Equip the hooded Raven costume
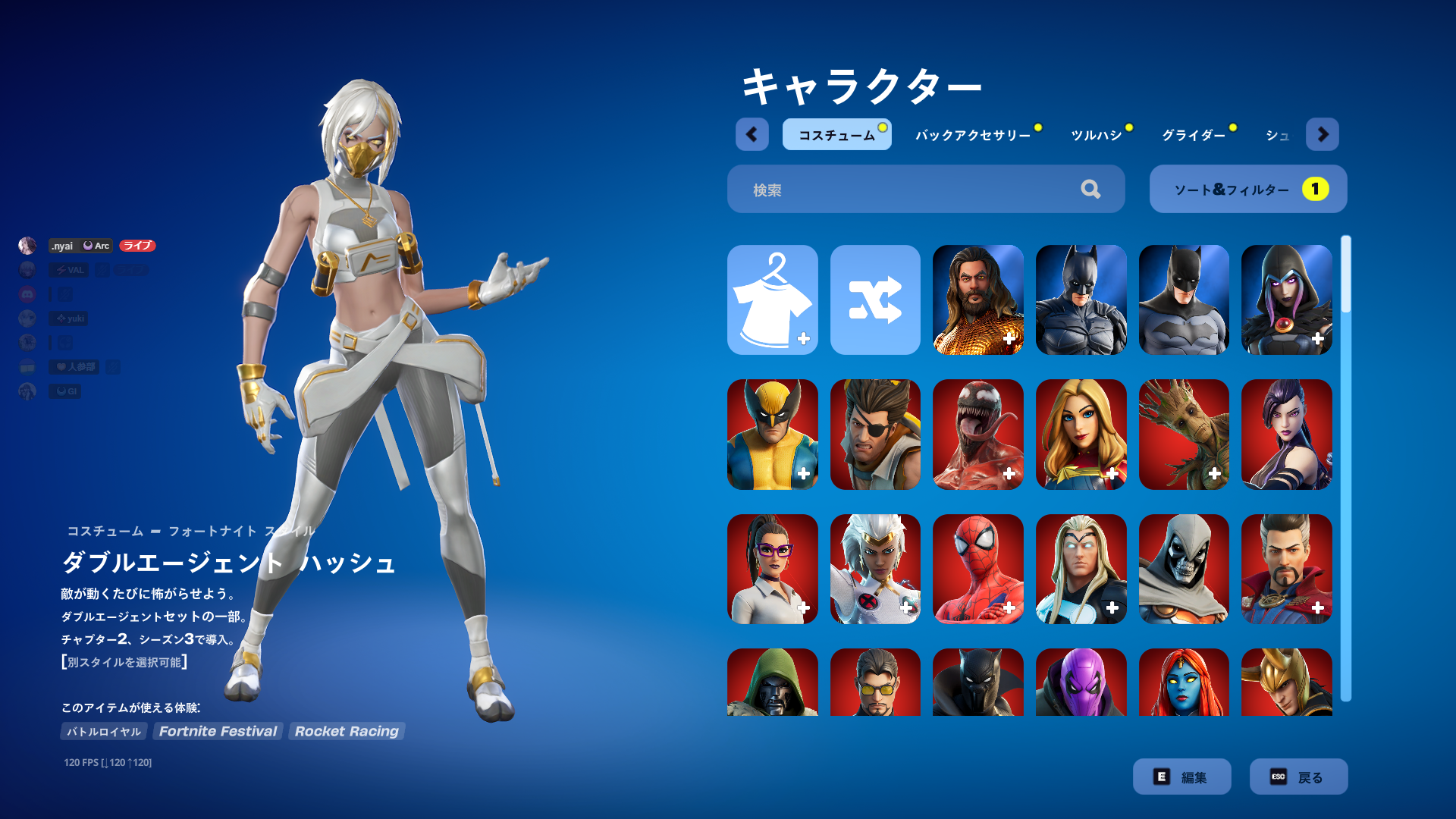 (1286, 300)
